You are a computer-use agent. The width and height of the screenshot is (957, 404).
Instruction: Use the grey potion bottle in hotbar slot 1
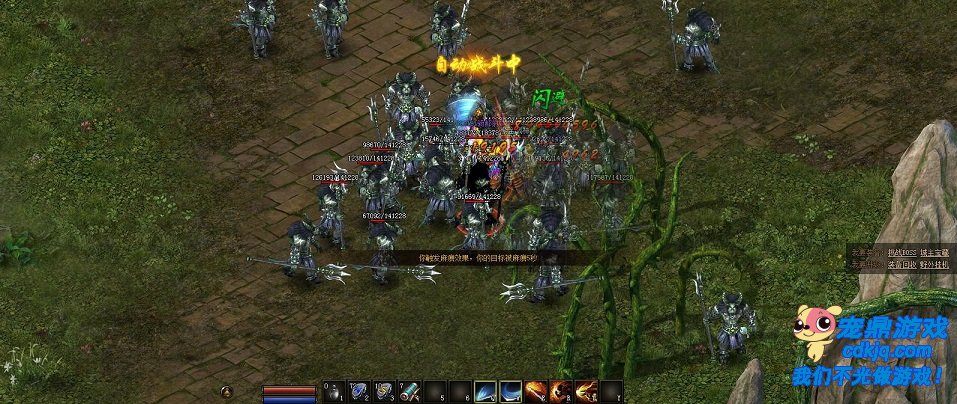point(333,392)
